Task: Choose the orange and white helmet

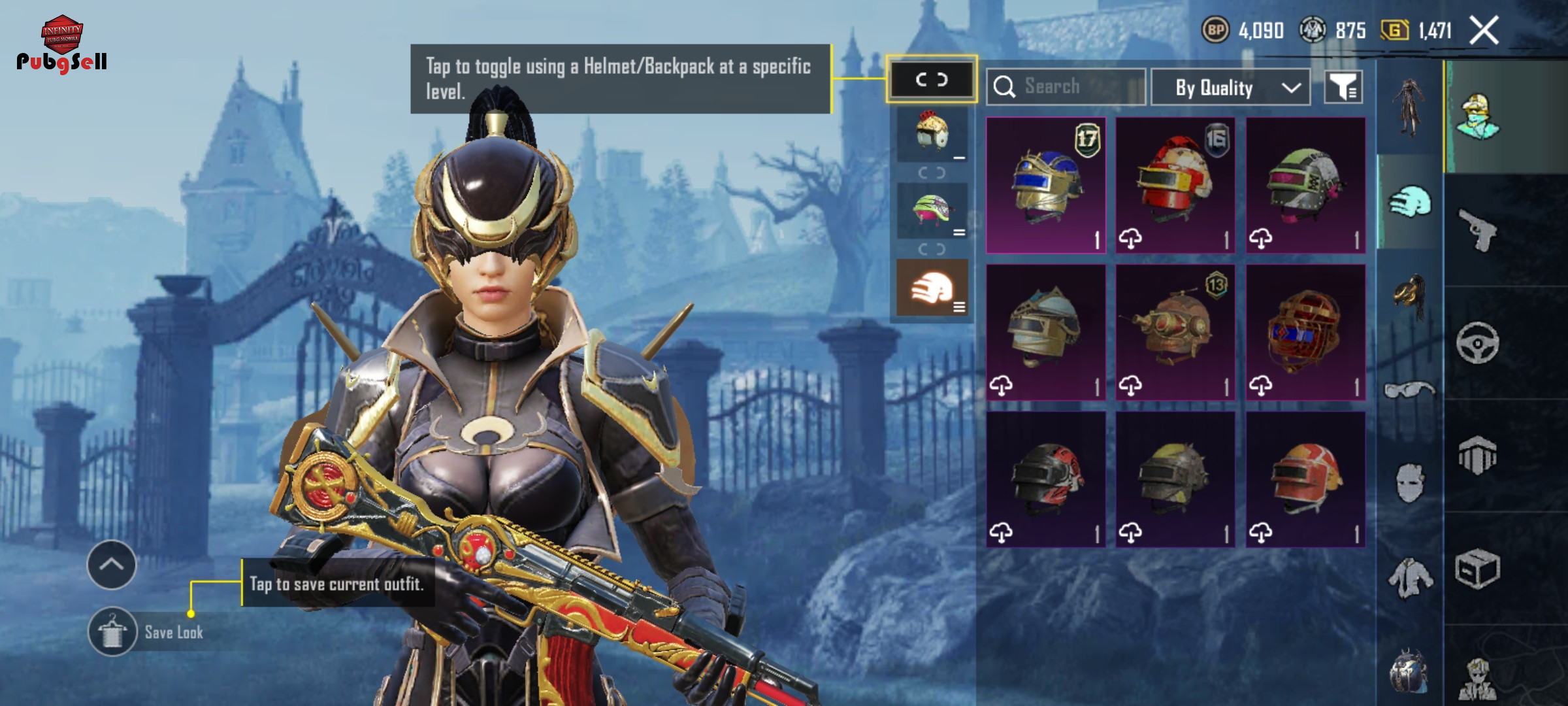Action: 1305,479
